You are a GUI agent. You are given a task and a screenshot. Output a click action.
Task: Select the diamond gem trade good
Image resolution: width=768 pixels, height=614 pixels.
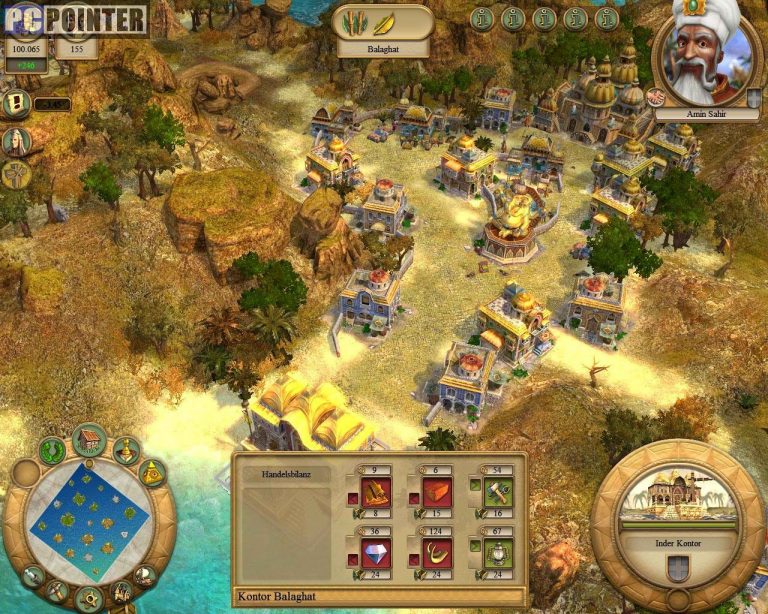tap(376, 553)
